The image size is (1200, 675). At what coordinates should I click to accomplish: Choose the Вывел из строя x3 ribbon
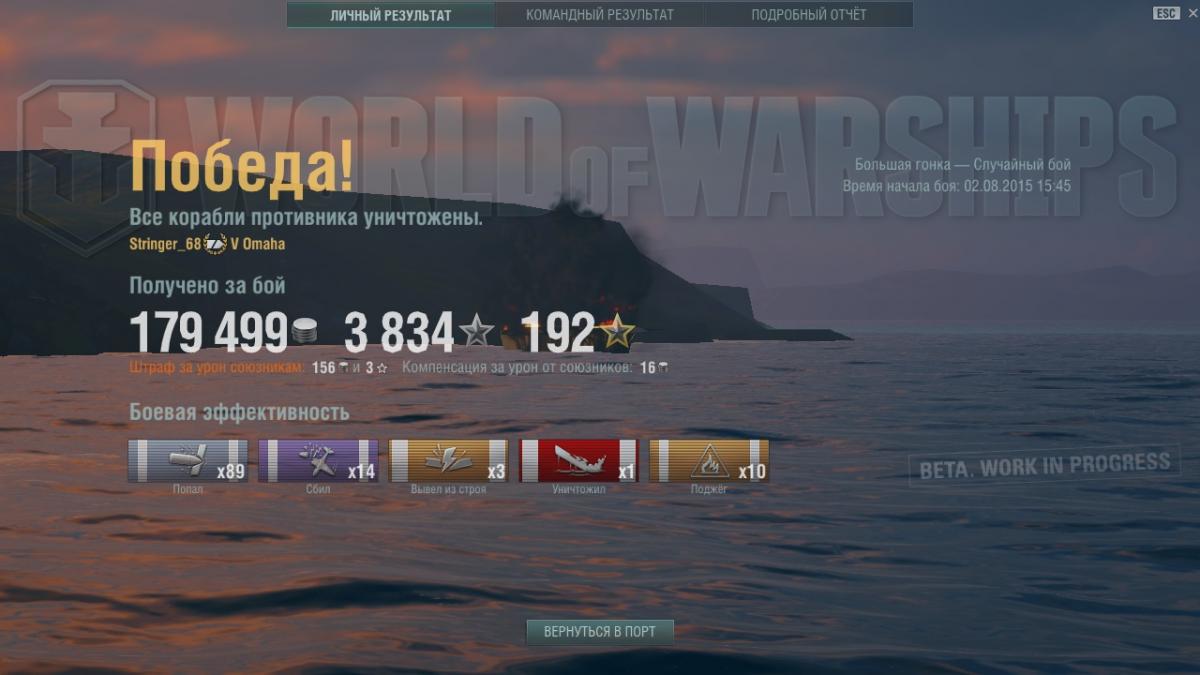pos(448,461)
